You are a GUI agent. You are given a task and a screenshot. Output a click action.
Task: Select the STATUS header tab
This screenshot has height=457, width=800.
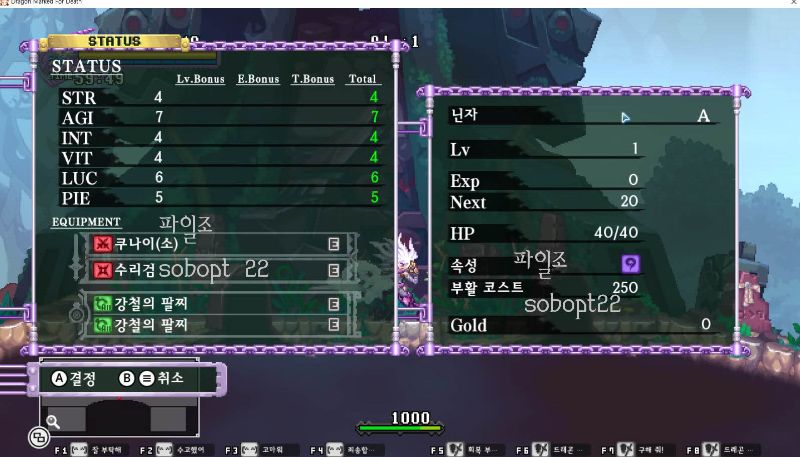tap(115, 42)
